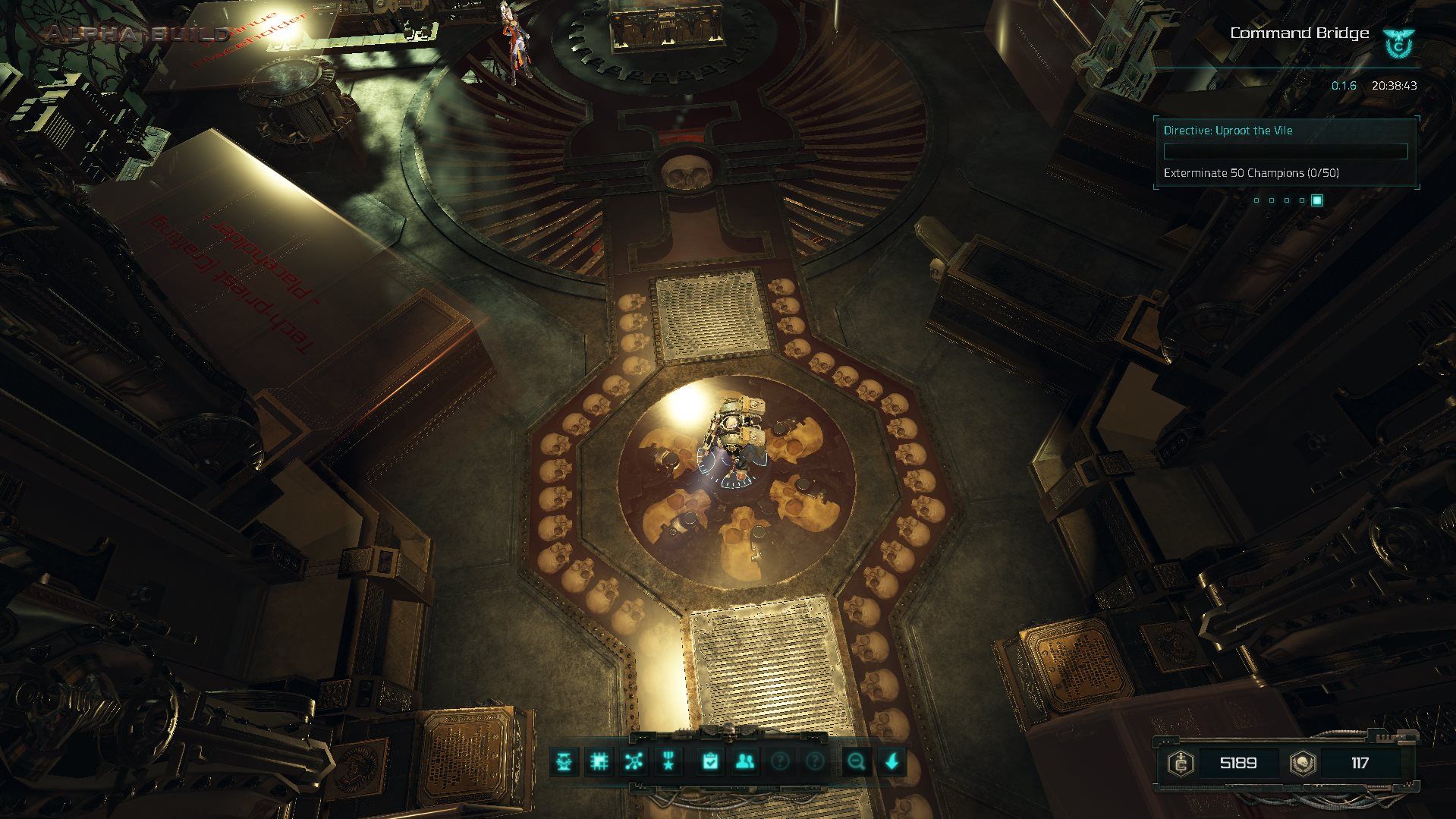Select the third directive indicator square

click(1287, 200)
